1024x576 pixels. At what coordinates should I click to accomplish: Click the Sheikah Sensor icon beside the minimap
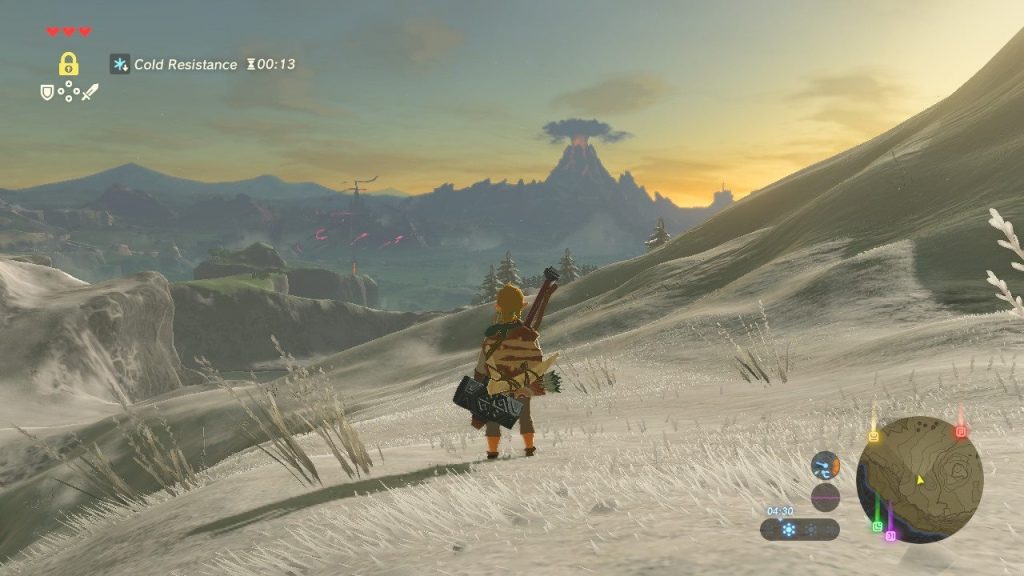click(x=825, y=465)
